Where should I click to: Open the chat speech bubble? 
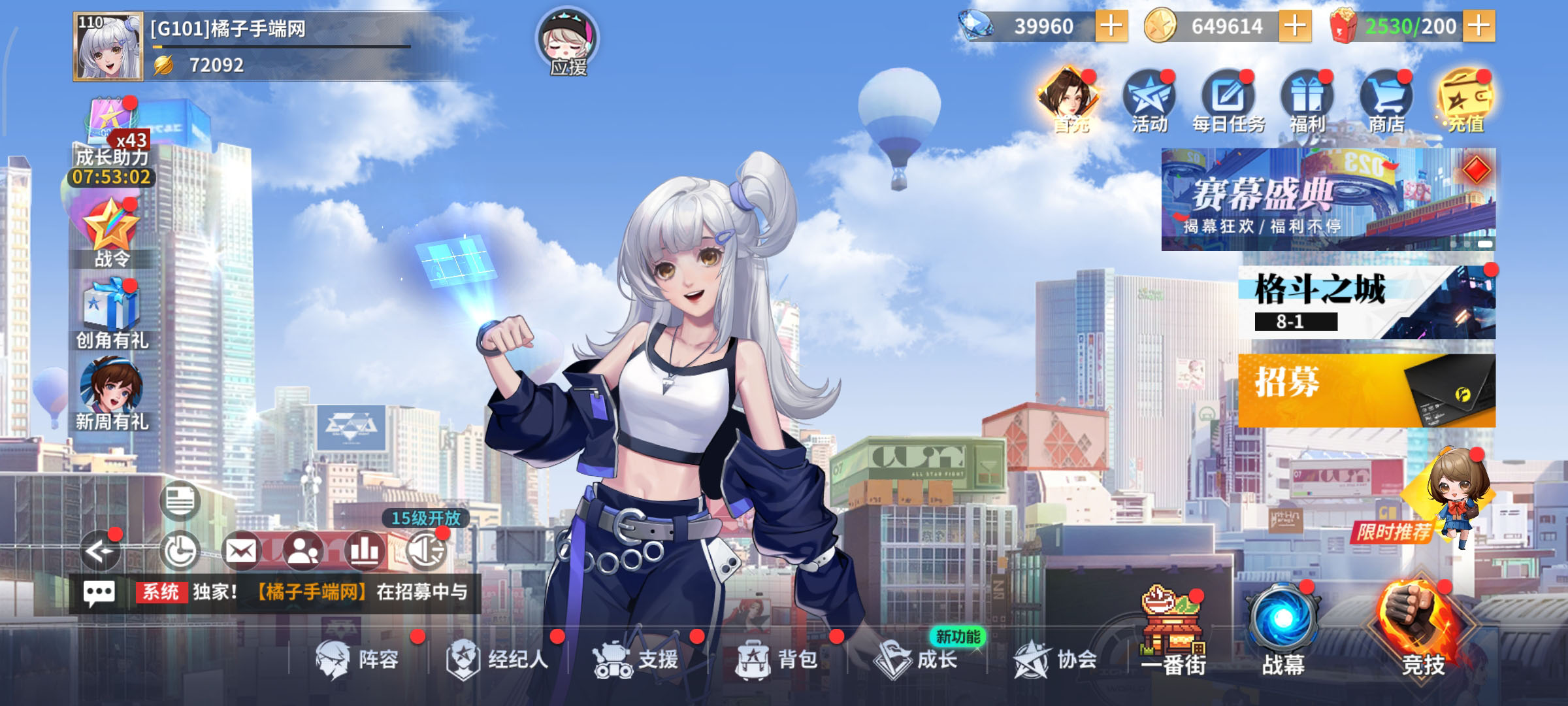(99, 593)
